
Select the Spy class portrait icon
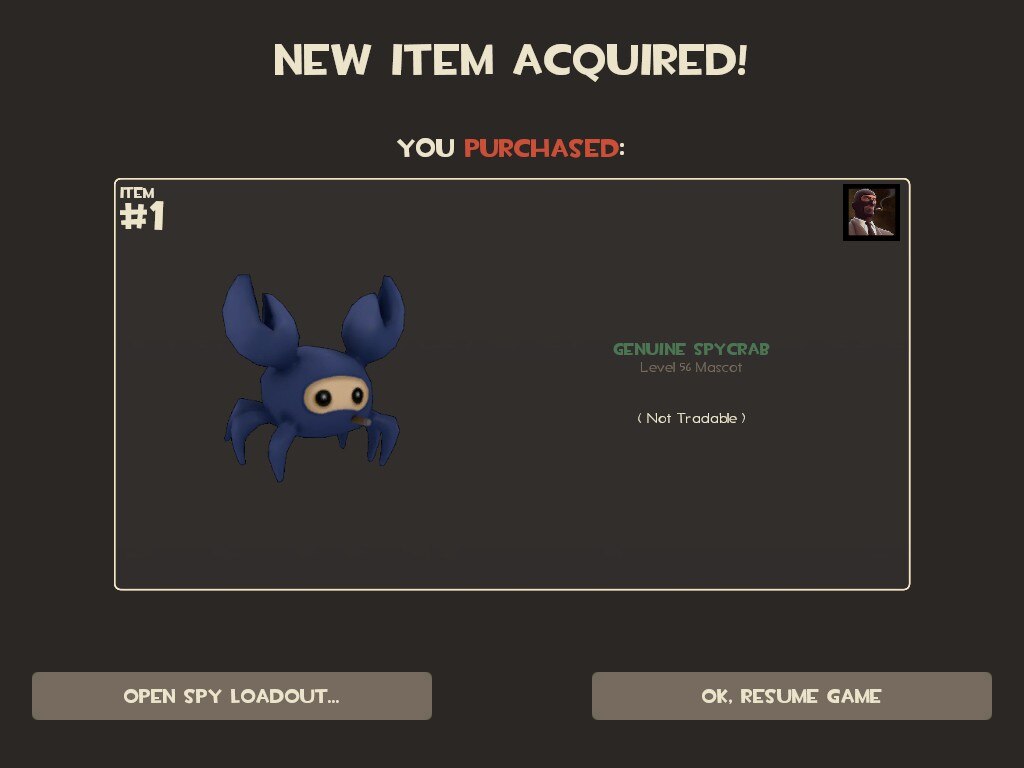(871, 212)
